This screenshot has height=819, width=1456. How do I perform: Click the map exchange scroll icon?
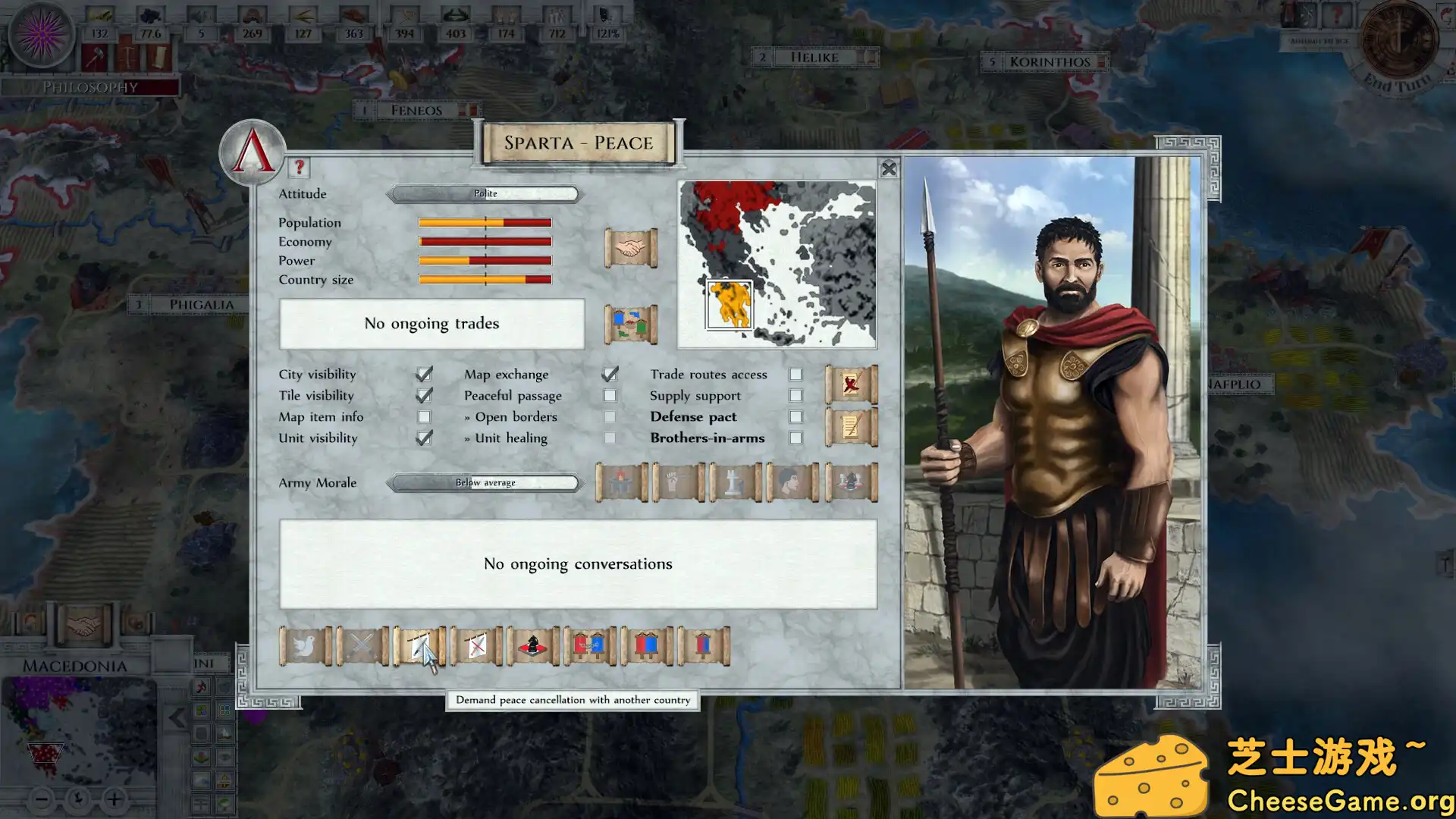[x=630, y=324]
